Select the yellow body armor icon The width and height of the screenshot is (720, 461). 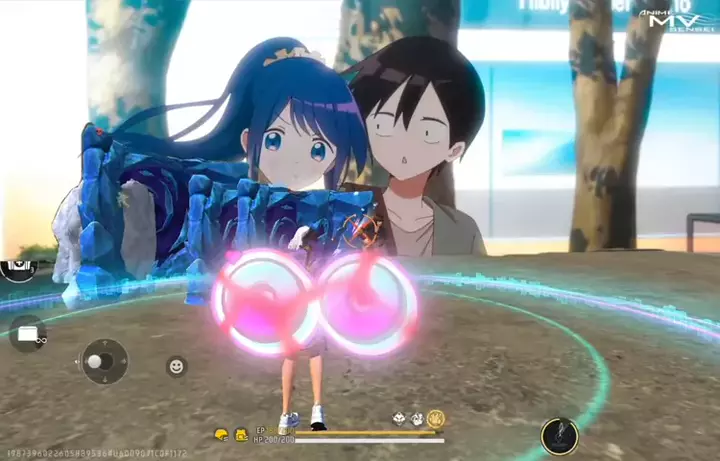[x=241, y=434]
